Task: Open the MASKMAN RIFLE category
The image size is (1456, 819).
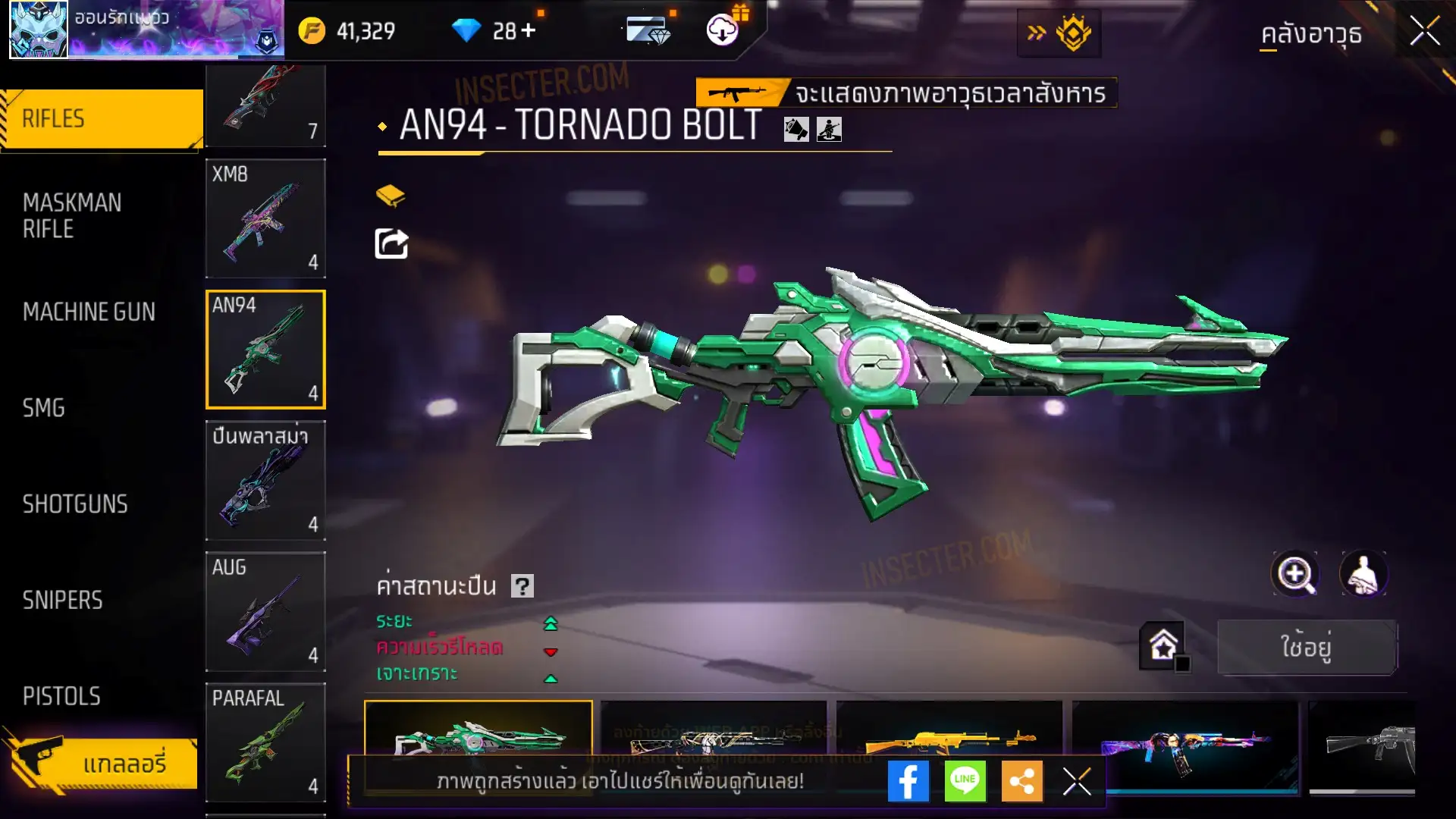Action: coord(72,215)
